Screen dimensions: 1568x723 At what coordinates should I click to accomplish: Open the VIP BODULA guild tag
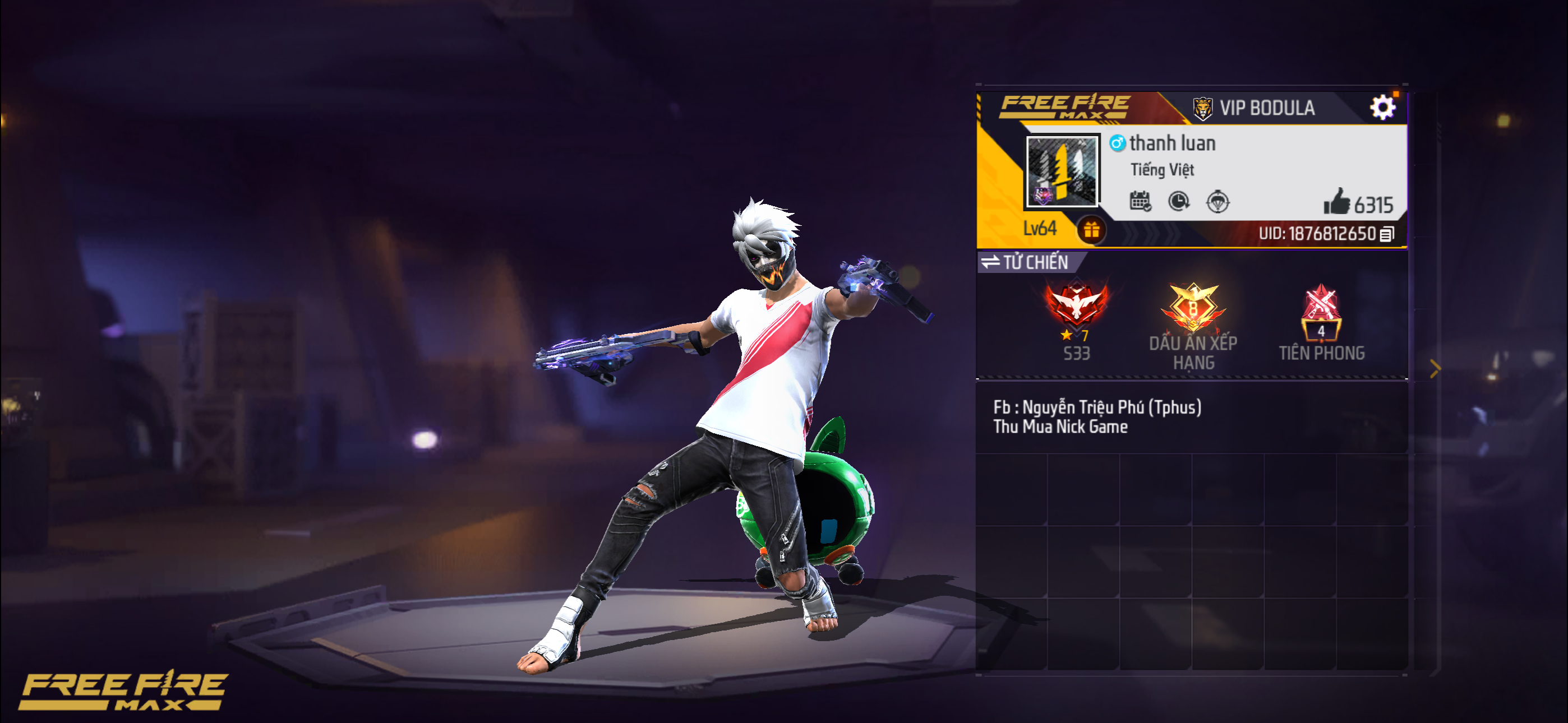click(x=1254, y=108)
